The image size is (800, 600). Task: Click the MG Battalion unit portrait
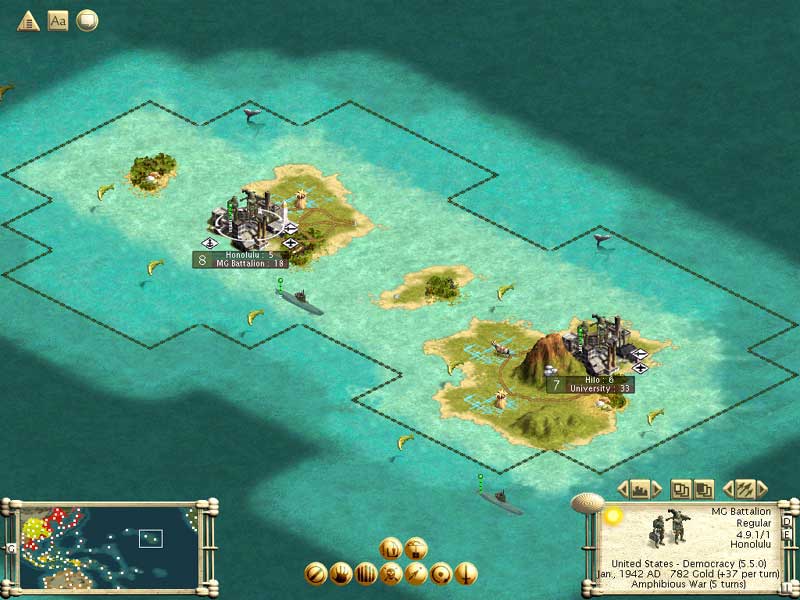click(664, 530)
